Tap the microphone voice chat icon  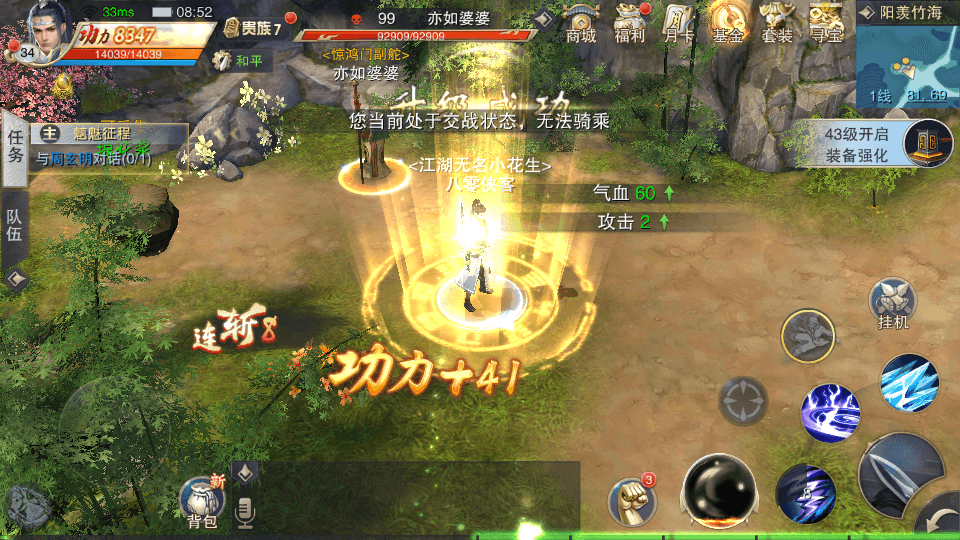point(244,512)
